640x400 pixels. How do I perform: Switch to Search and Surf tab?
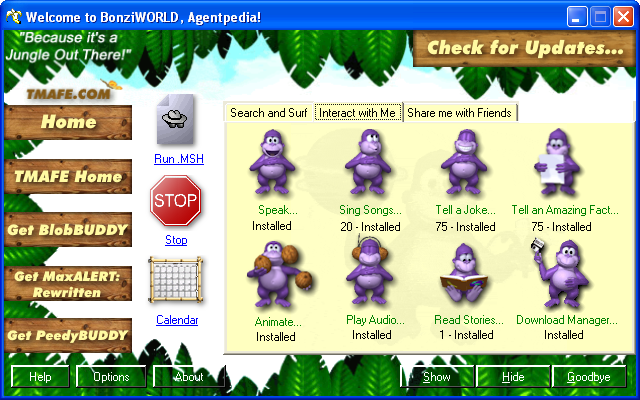(x=268, y=113)
